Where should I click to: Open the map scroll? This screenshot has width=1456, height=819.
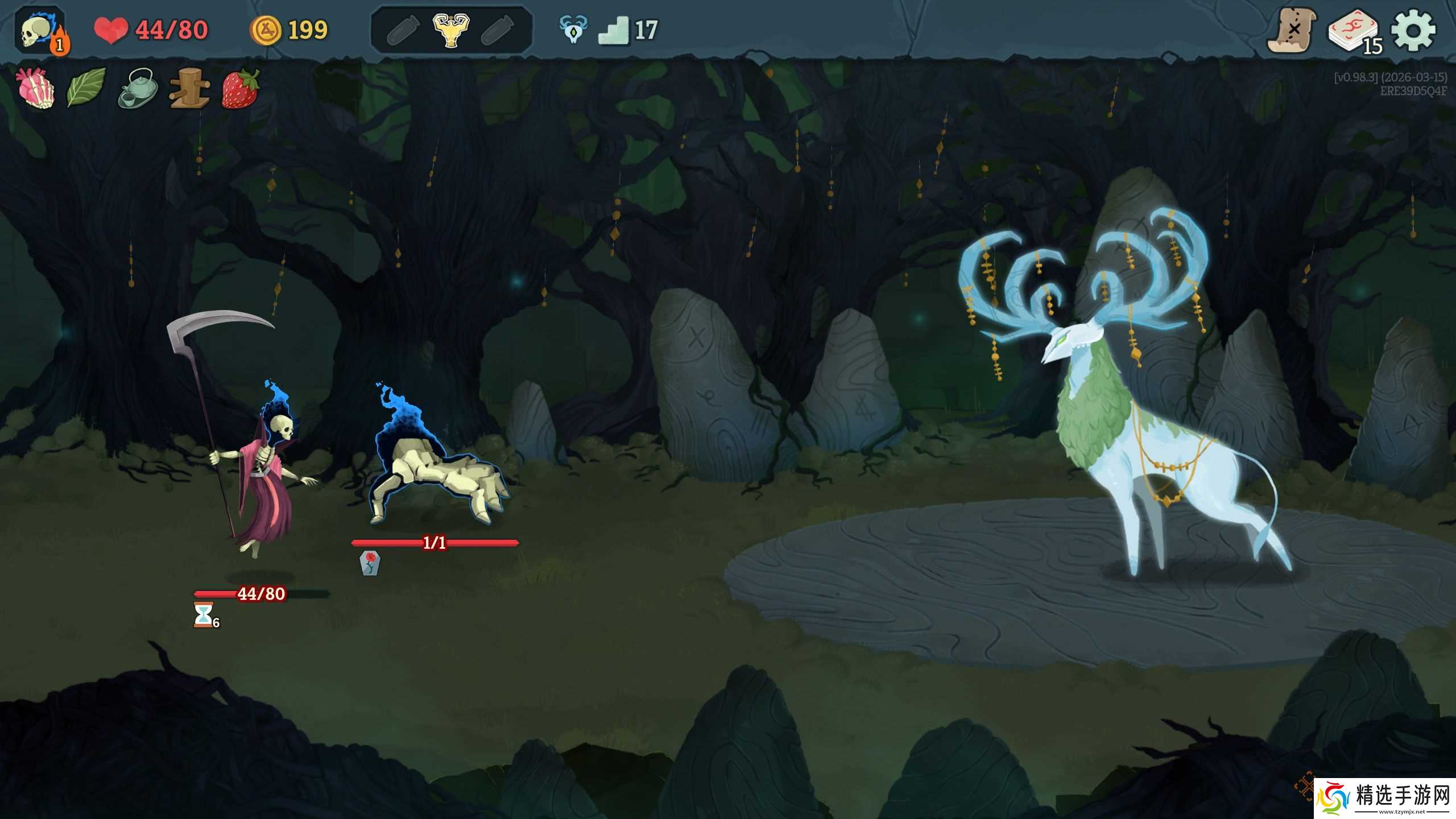coord(1292,30)
